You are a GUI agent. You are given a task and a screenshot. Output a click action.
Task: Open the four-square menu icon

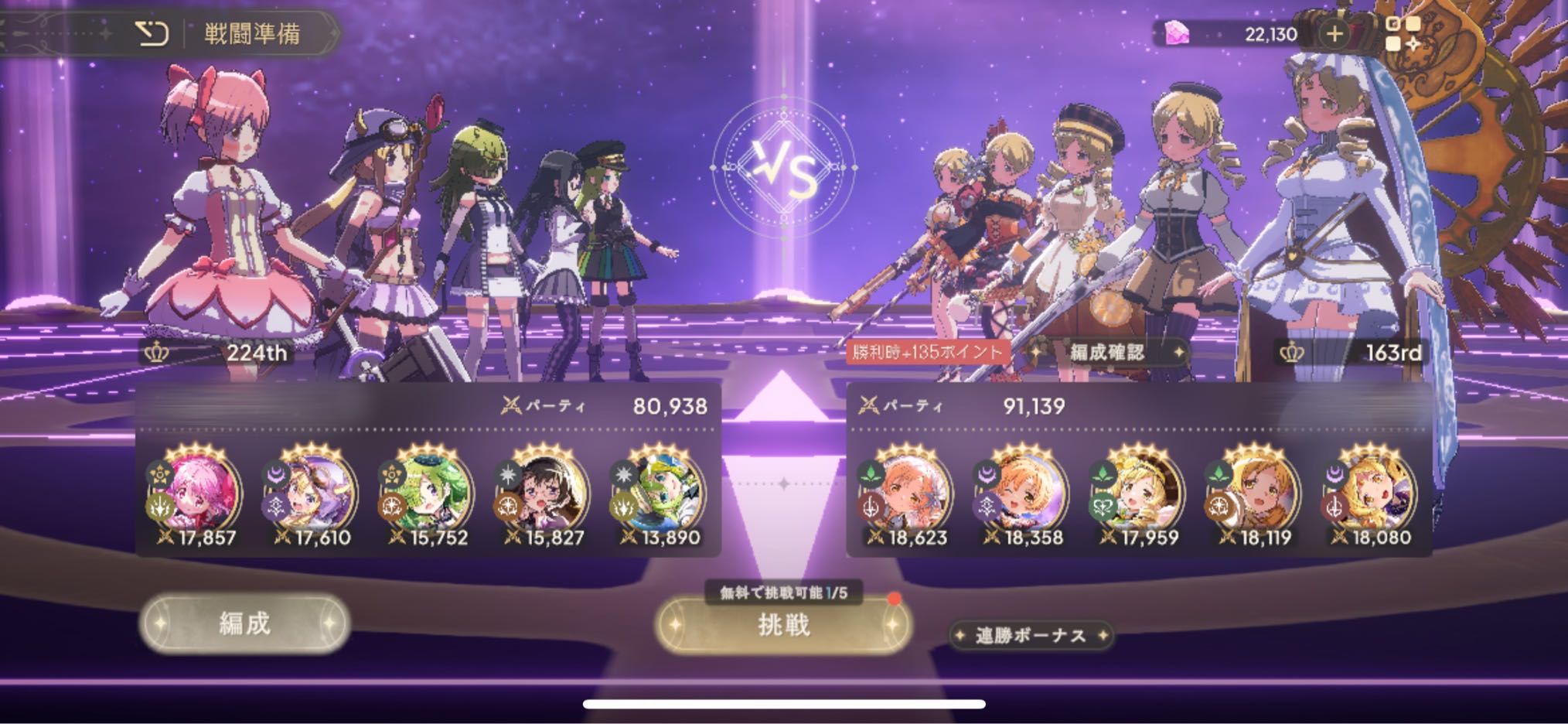pyautogui.click(x=1402, y=33)
